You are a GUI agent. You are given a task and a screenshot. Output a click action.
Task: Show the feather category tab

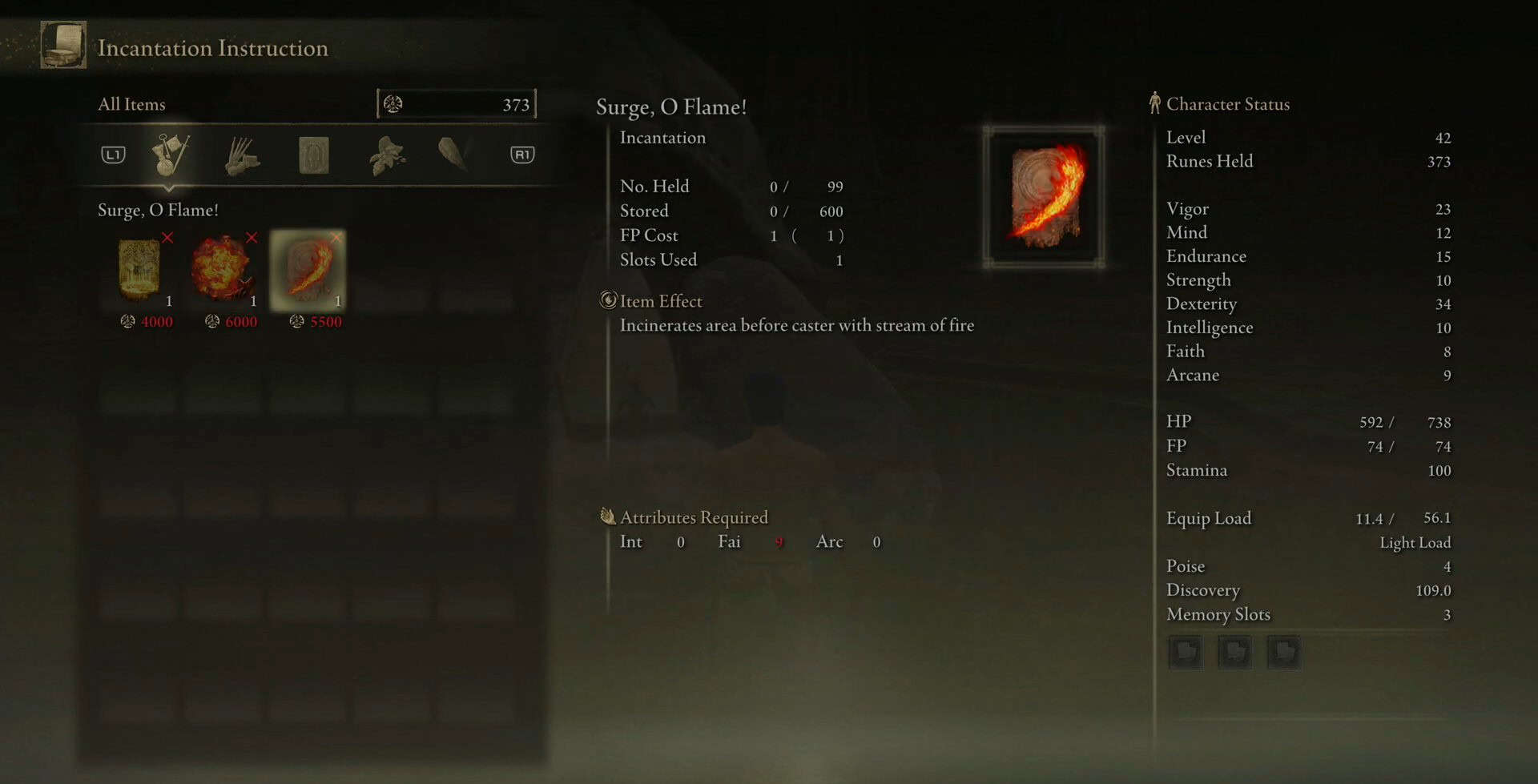[x=453, y=154]
